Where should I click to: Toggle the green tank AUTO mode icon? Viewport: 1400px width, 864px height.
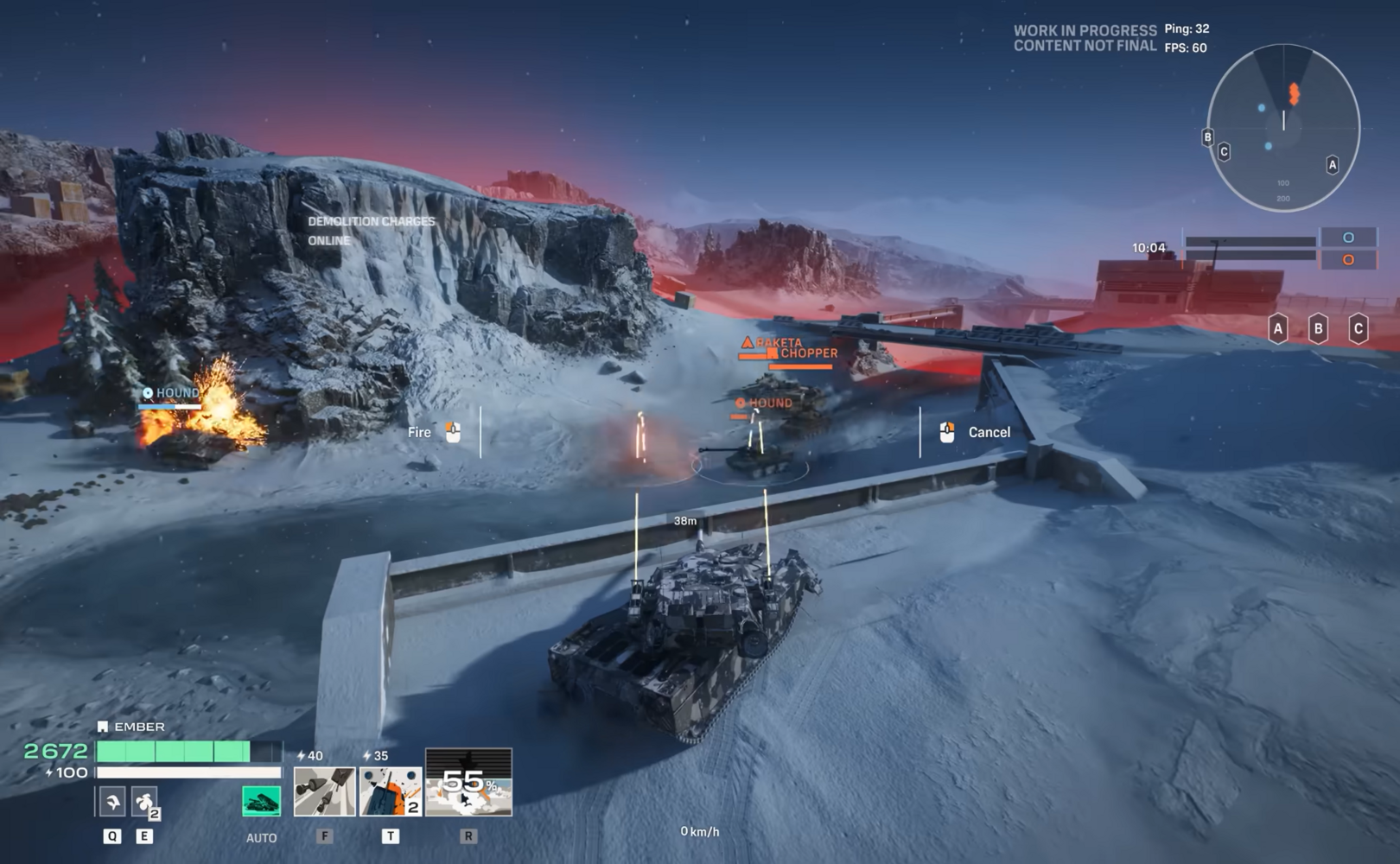[261, 801]
